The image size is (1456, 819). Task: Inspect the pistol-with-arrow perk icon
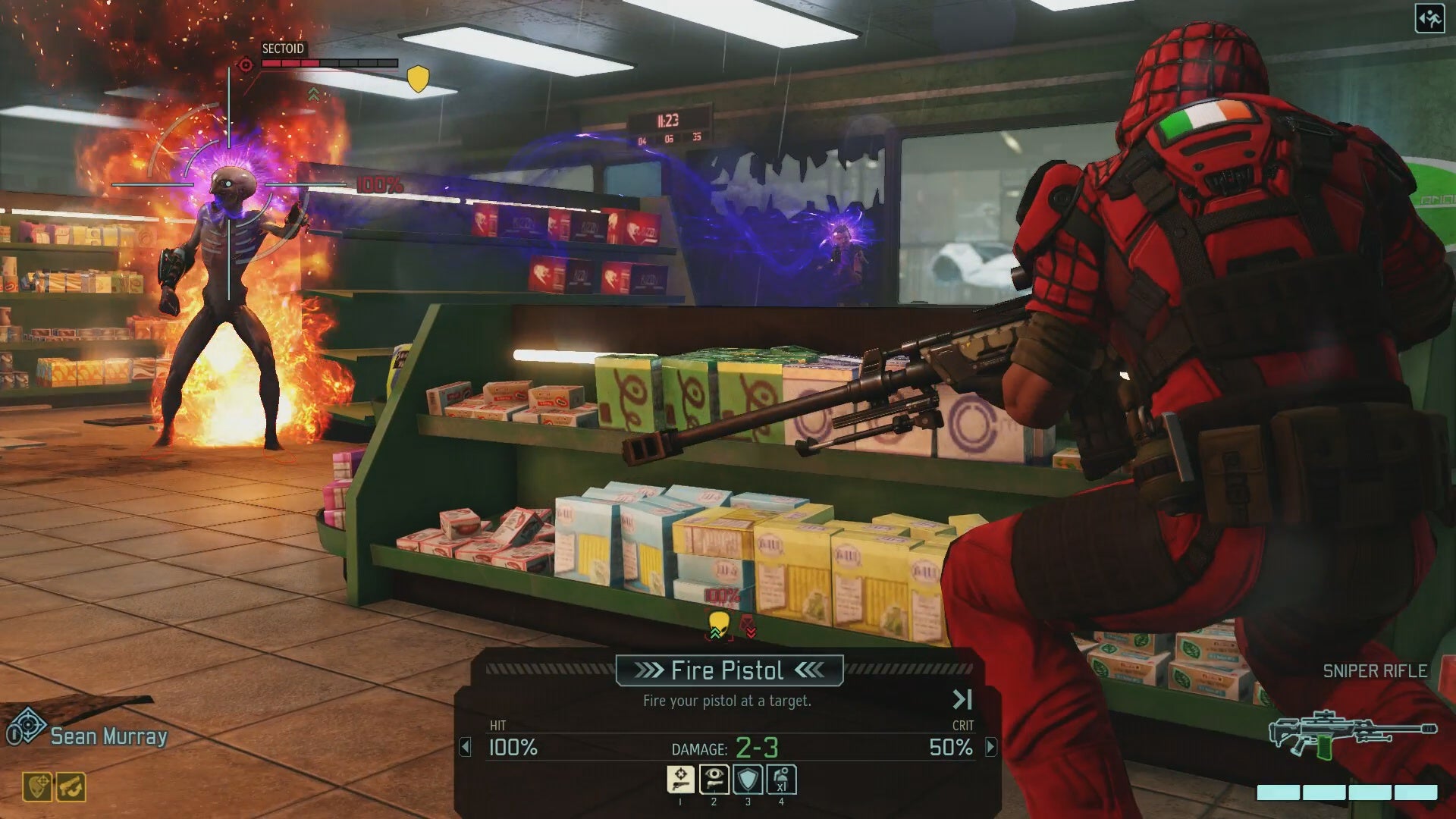pos(71,787)
